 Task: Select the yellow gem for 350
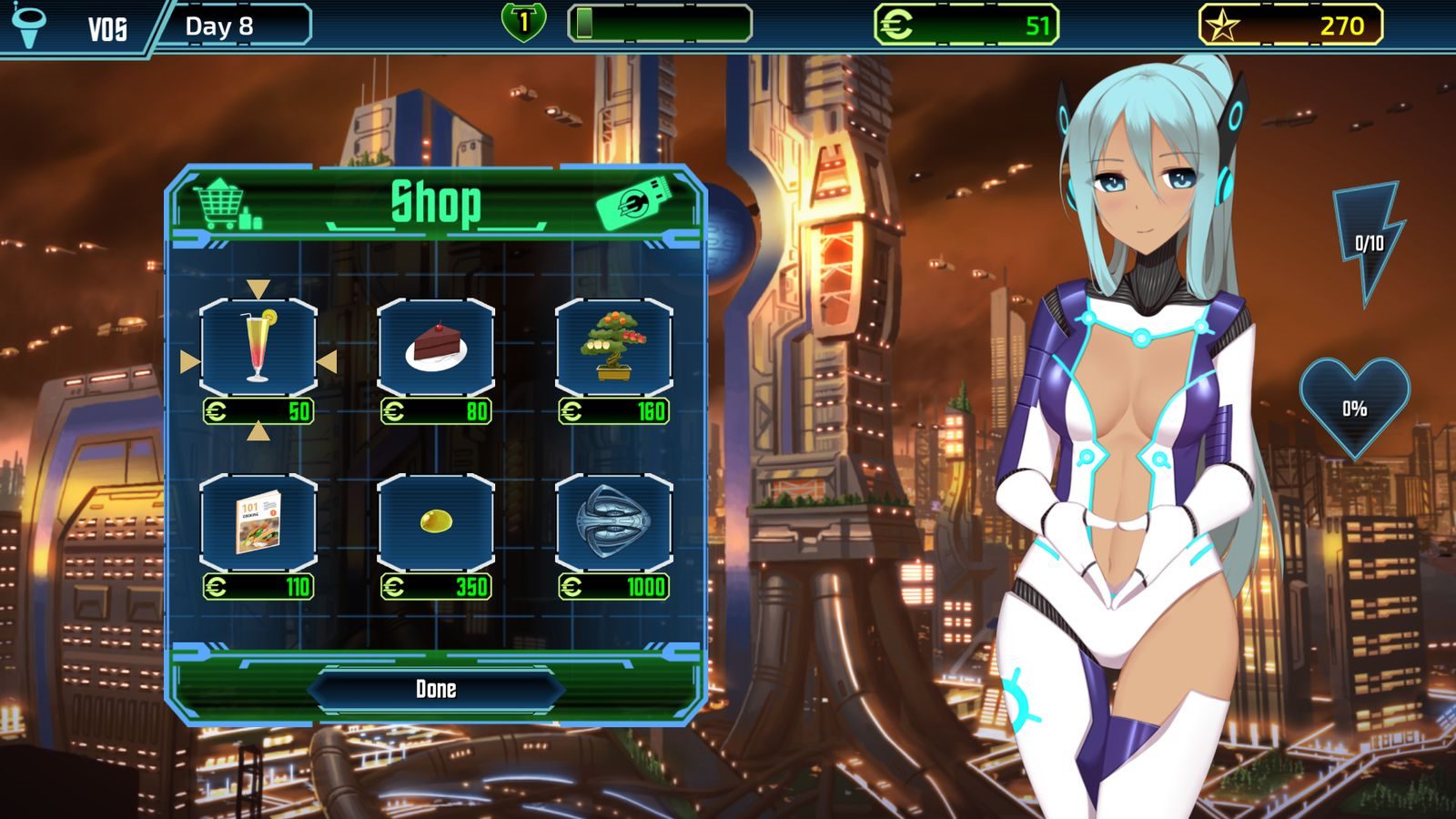point(436,522)
